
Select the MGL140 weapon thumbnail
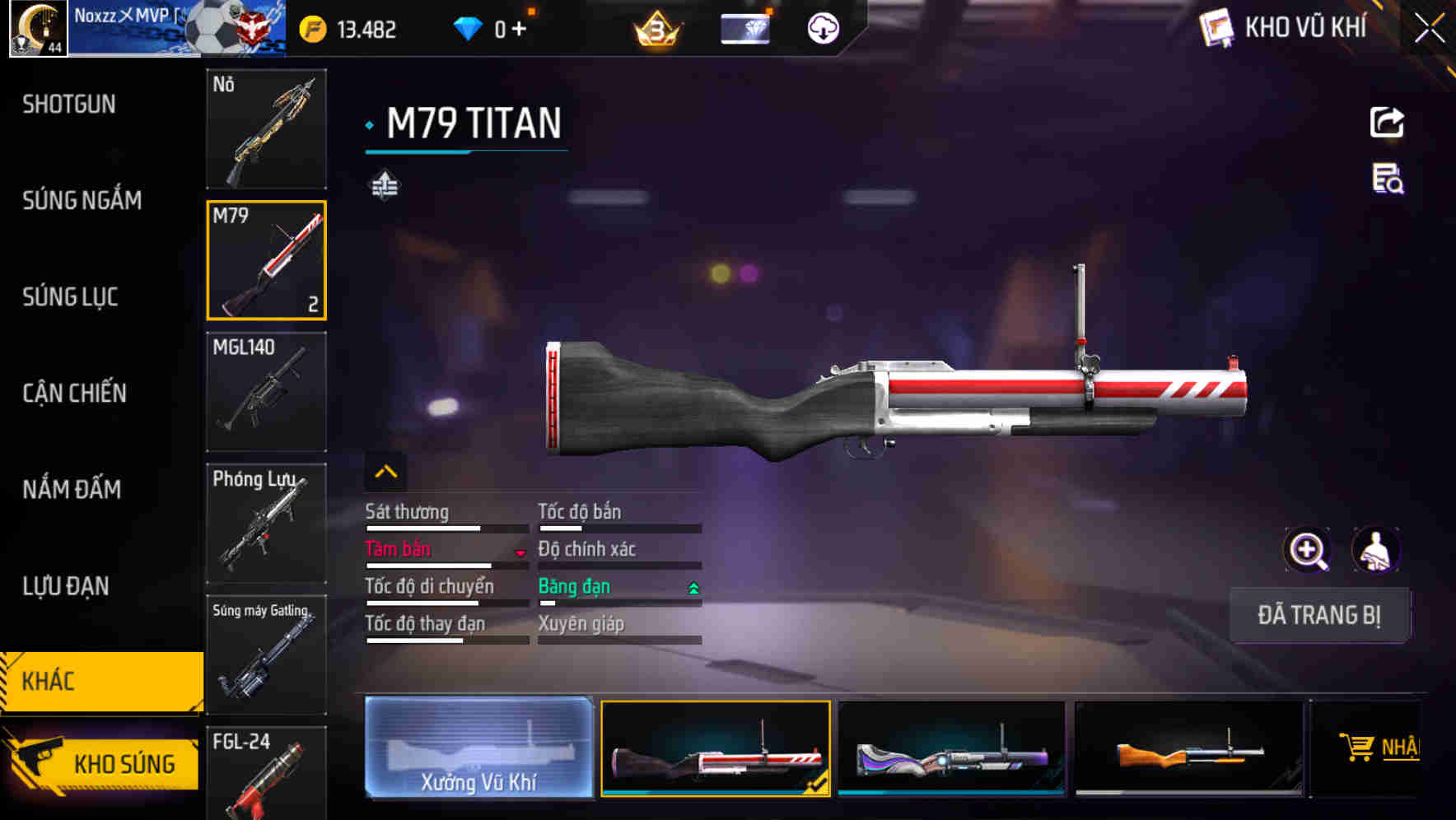(265, 393)
